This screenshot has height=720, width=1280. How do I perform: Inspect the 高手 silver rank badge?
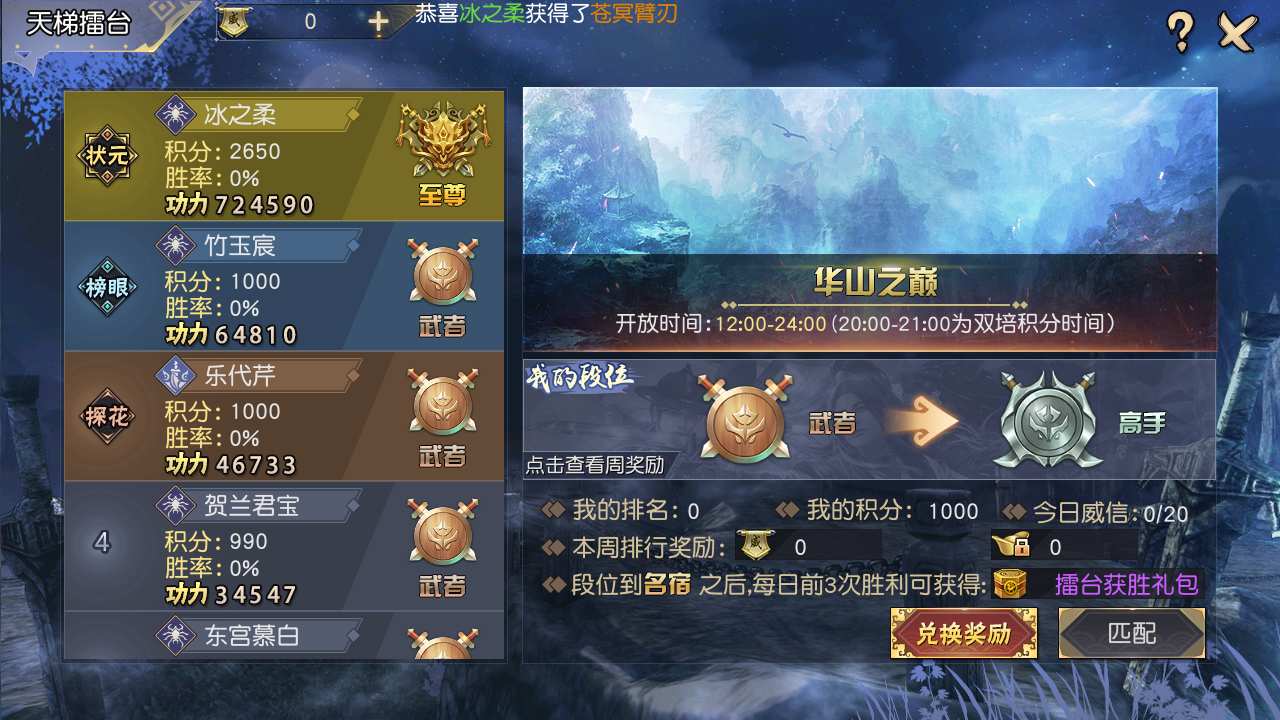[x=1046, y=421]
